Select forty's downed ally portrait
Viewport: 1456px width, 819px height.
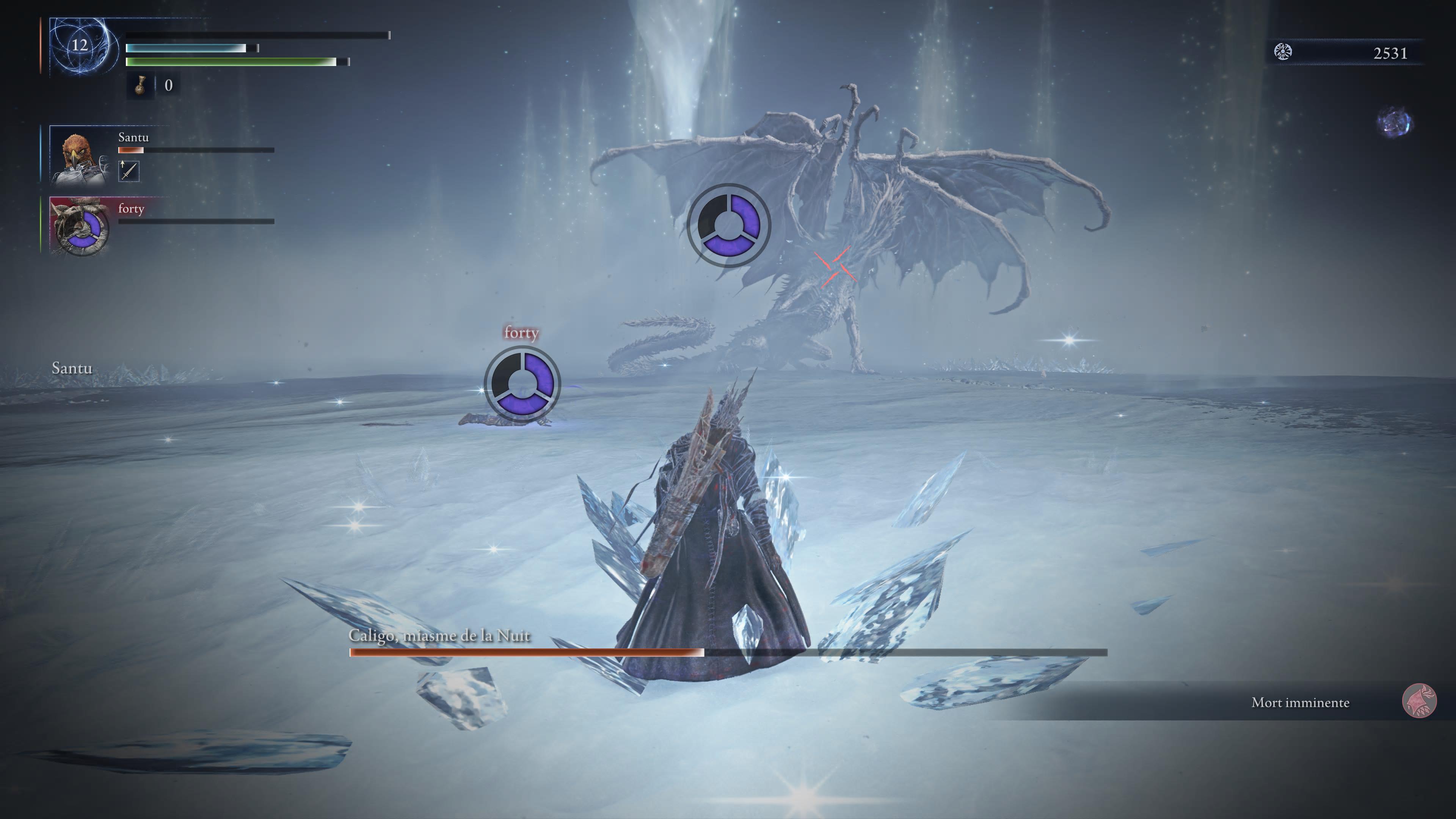80,226
